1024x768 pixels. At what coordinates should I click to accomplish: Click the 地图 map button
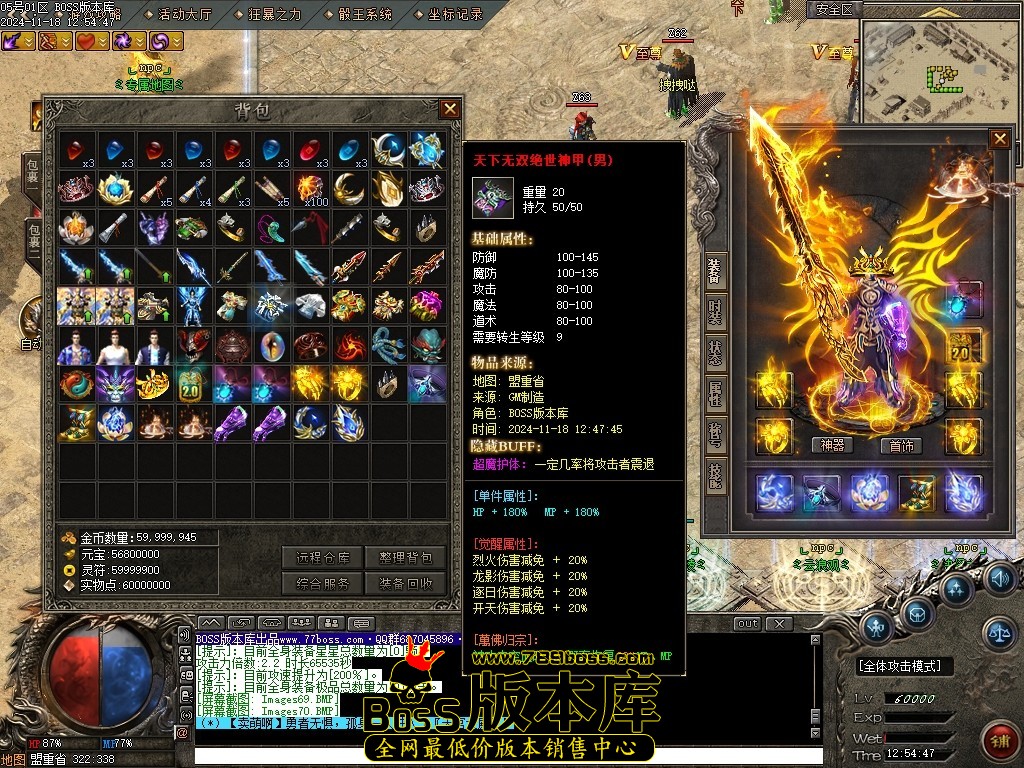coord(14,759)
